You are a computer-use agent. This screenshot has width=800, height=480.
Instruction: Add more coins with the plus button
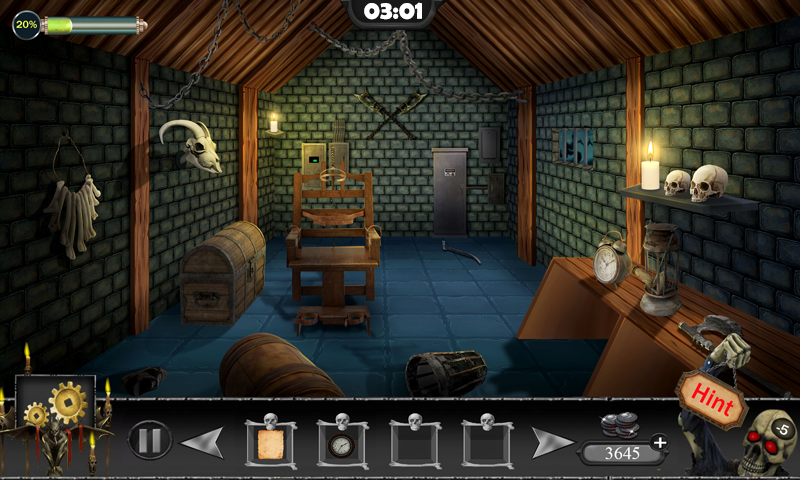pos(659,442)
